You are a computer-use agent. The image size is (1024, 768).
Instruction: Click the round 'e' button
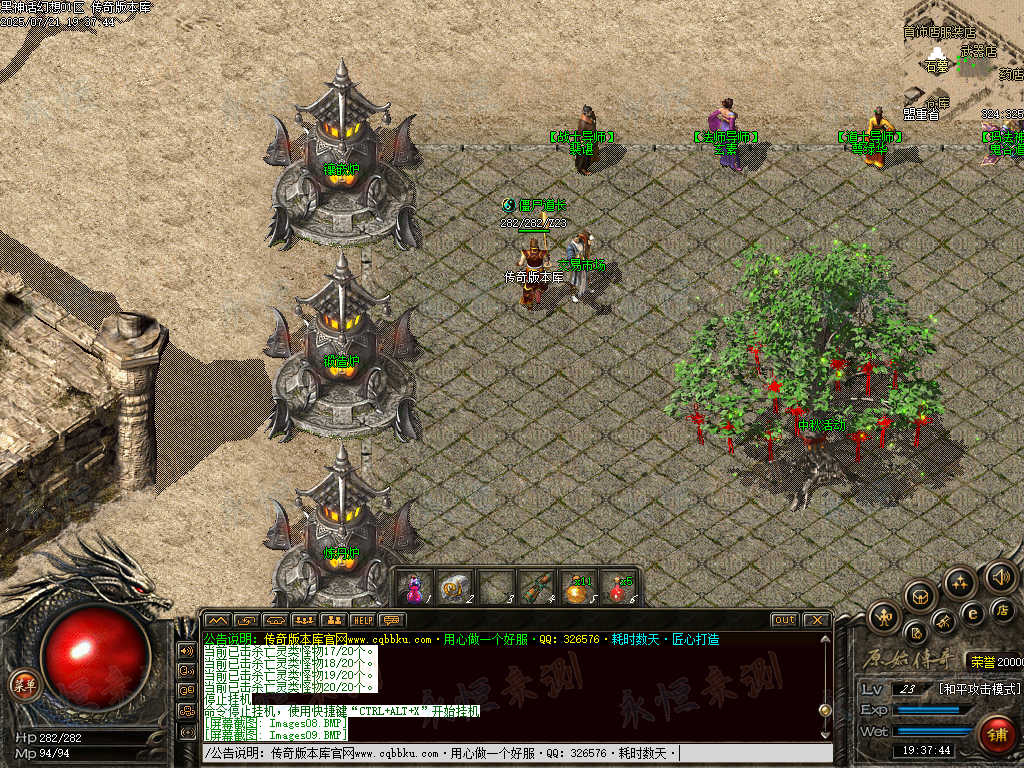(971, 614)
